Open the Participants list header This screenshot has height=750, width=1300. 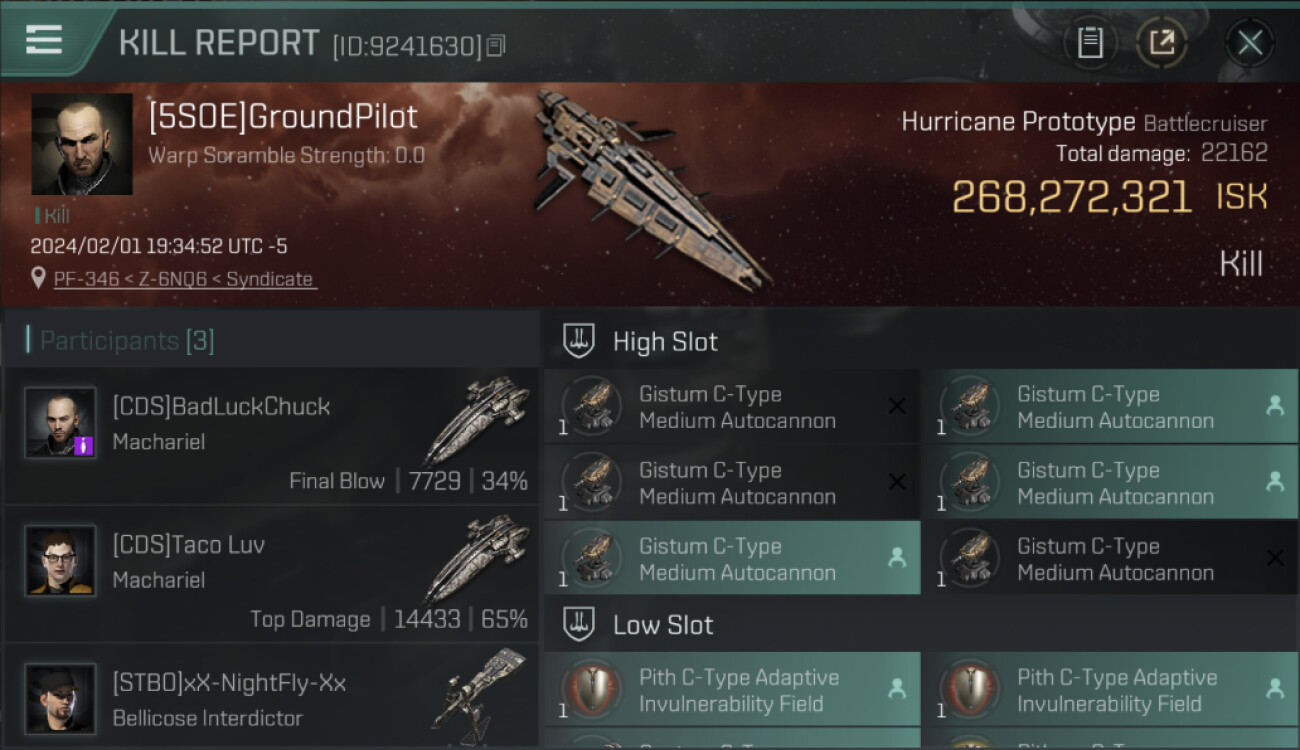pos(127,341)
